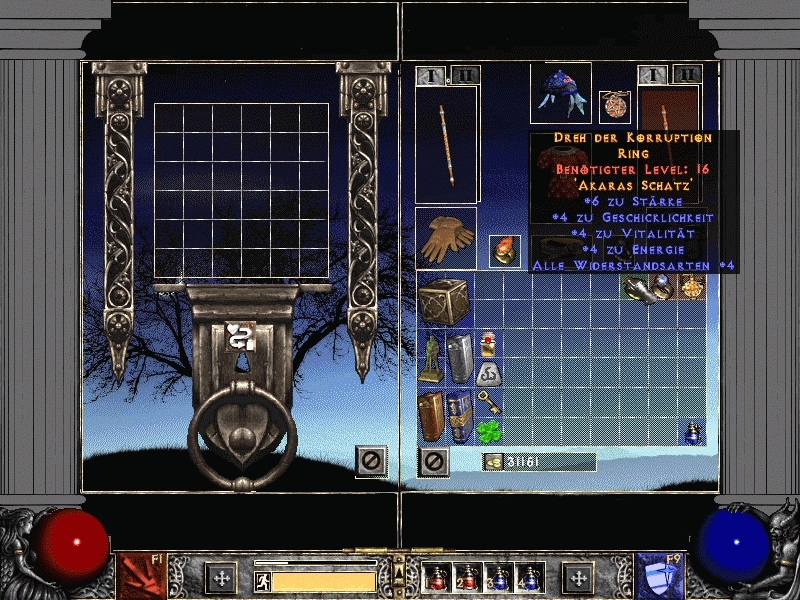
Task: Pick the equipped amulet slot
Action: pos(612,105)
